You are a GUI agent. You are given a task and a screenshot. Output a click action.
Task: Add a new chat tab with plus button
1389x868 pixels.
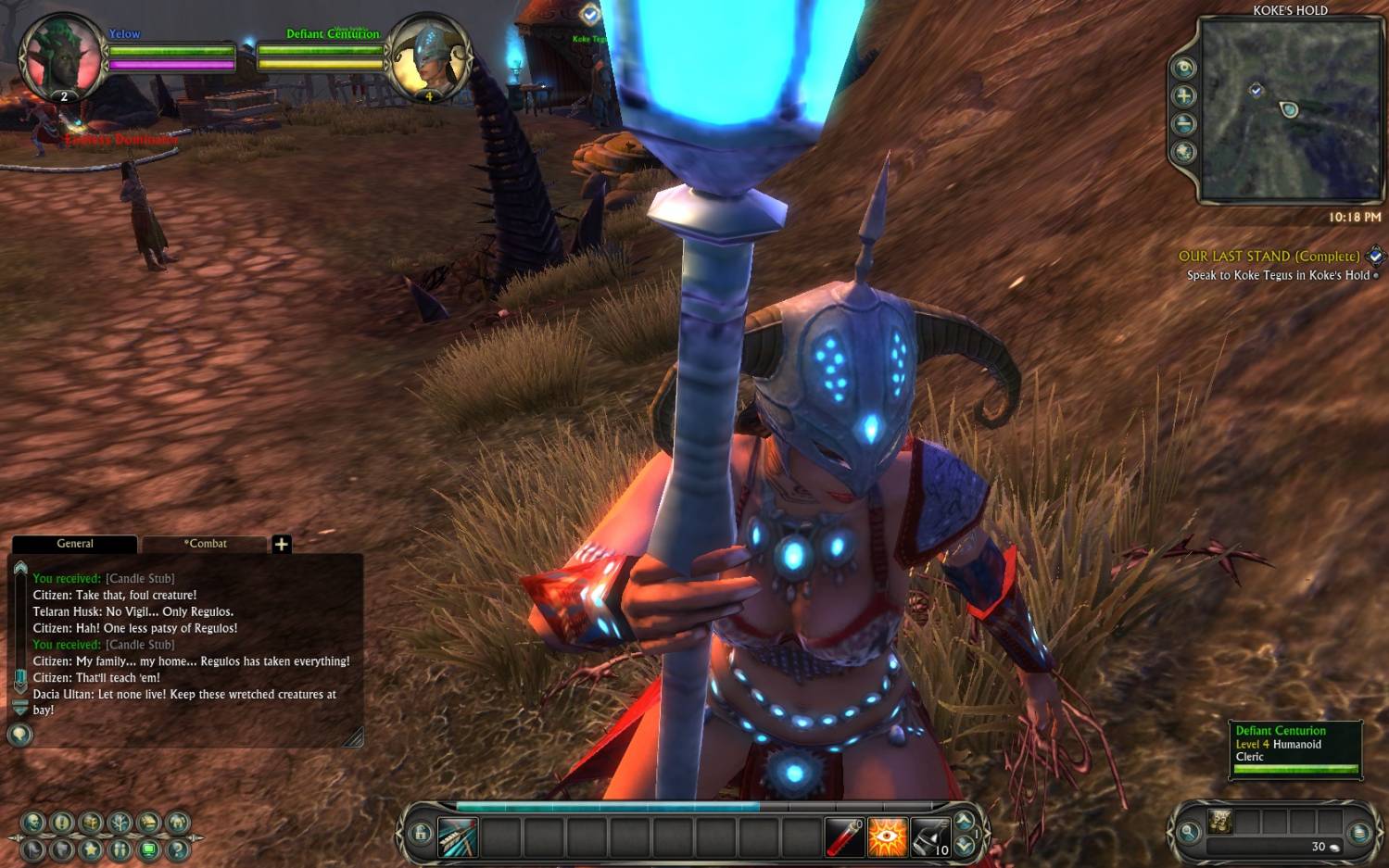click(282, 544)
